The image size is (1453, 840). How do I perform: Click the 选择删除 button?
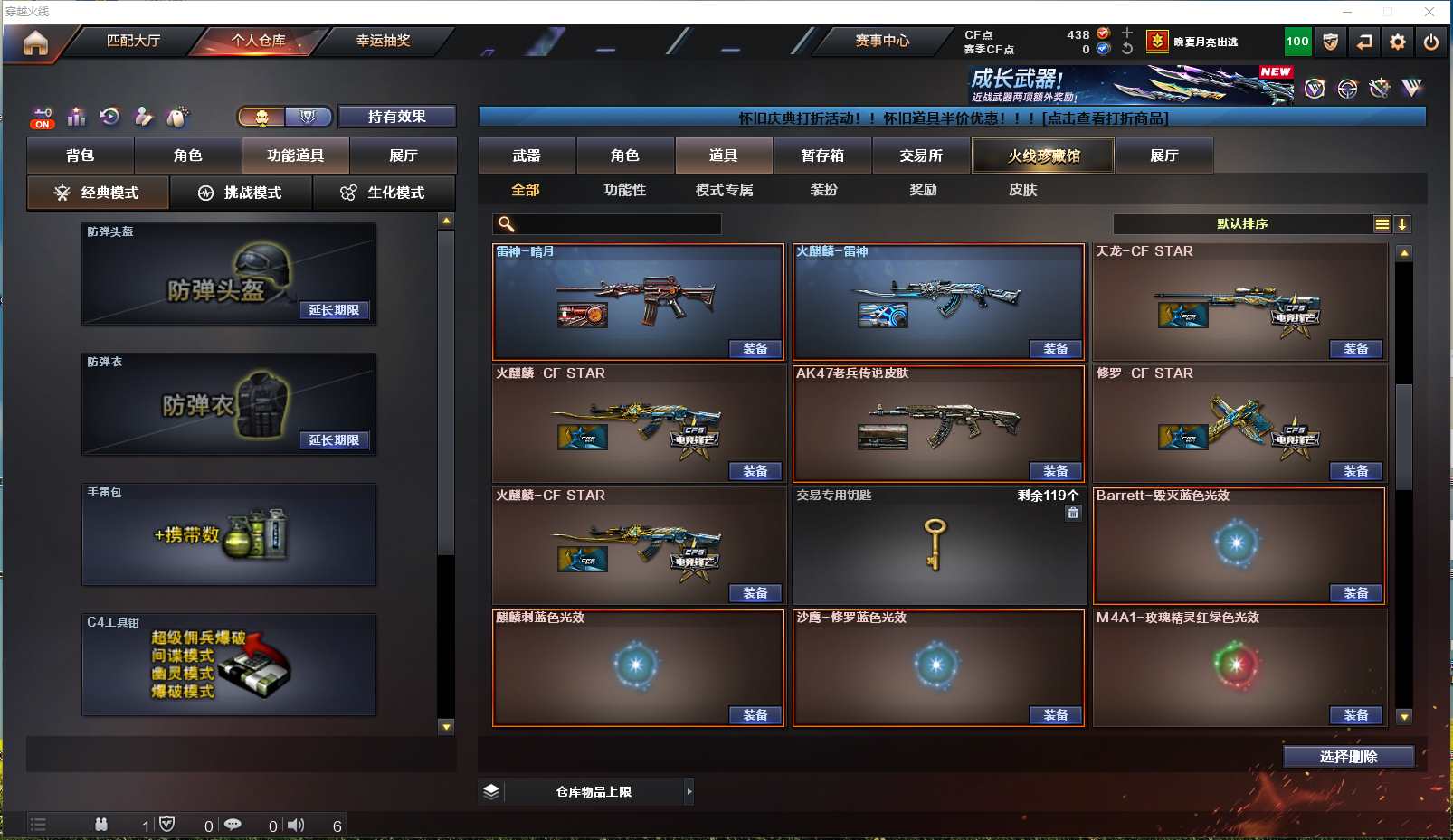pyautogui.click(x=1348, y=757)
